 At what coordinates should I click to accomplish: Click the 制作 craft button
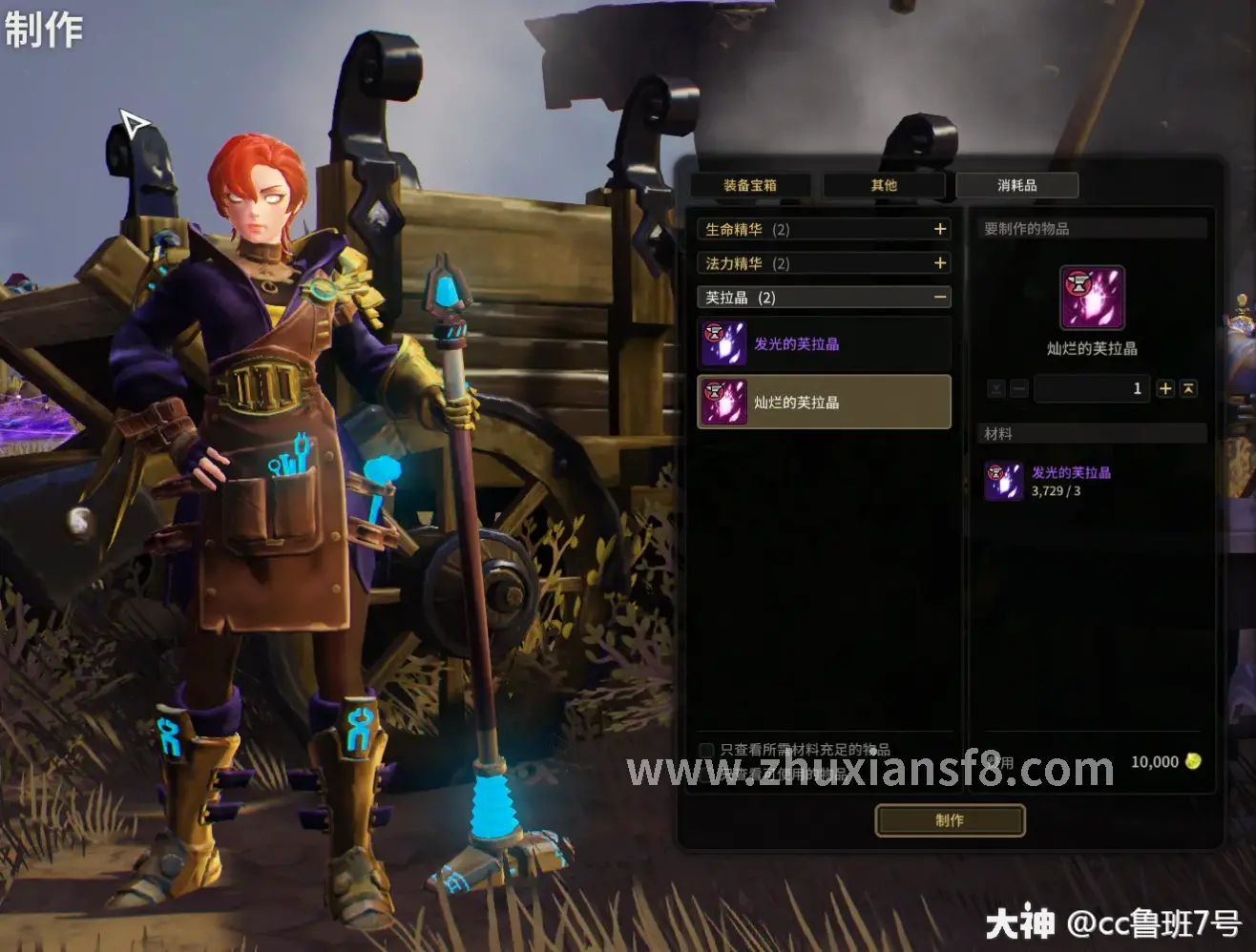pyautogui.click(x=950, y=820)
